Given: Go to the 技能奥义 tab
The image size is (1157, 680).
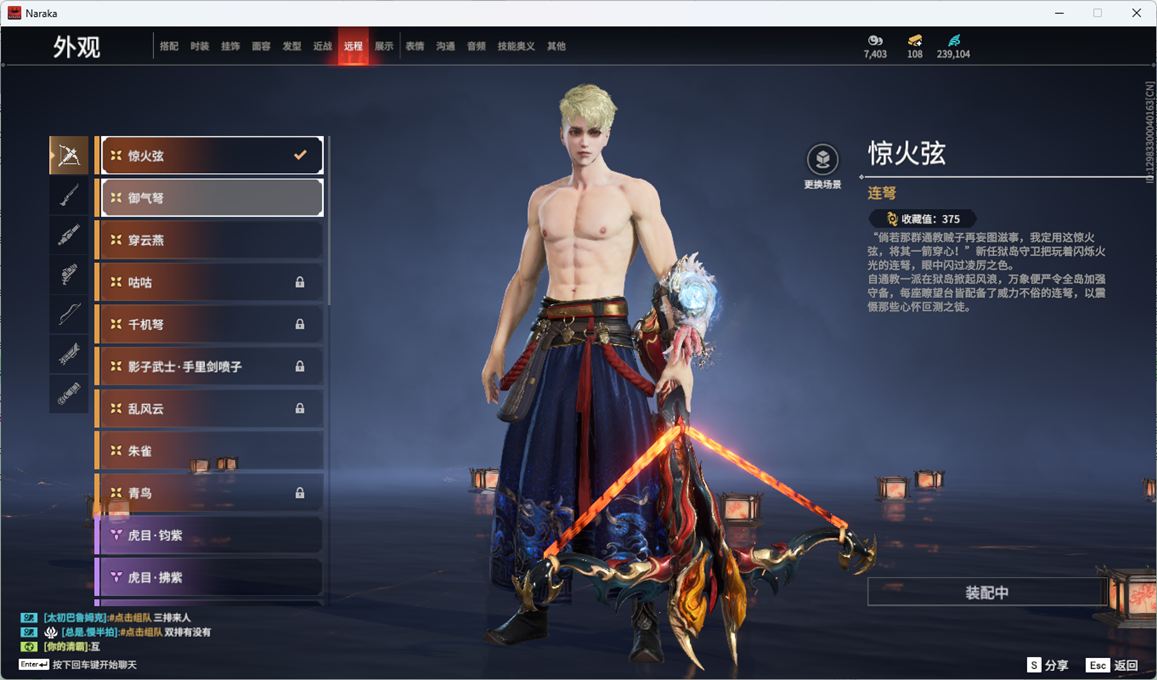Looking at the screenshot, I should click(x=516, y=46).
